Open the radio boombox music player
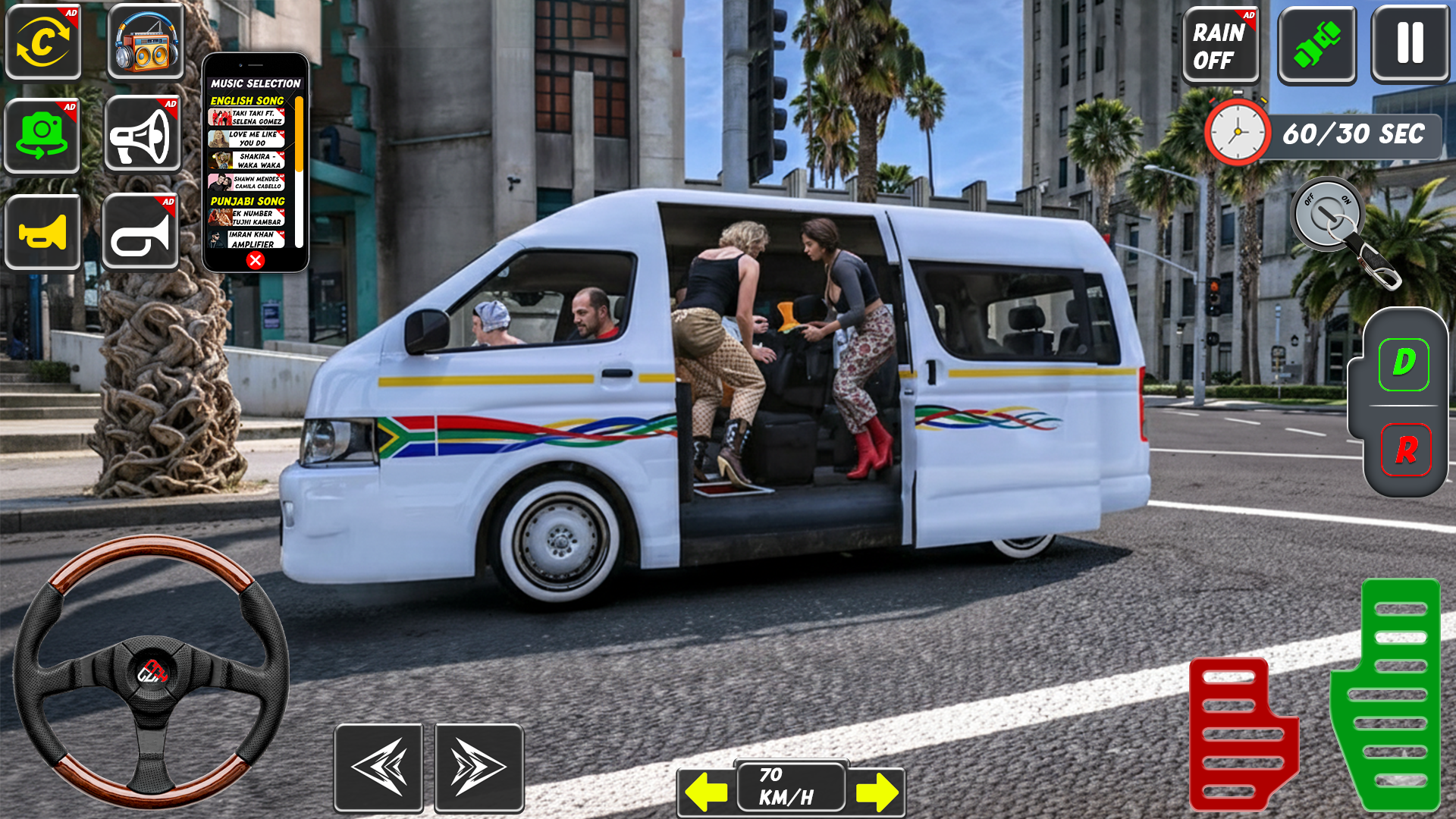 [144, 42]
